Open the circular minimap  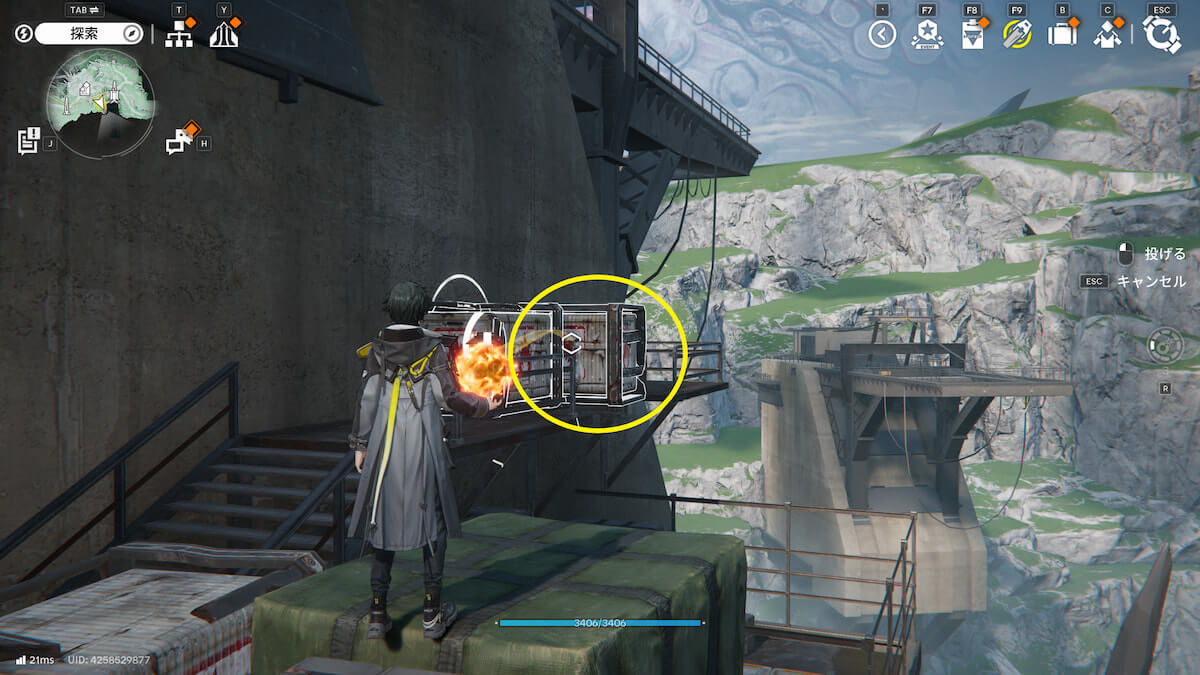100,99
